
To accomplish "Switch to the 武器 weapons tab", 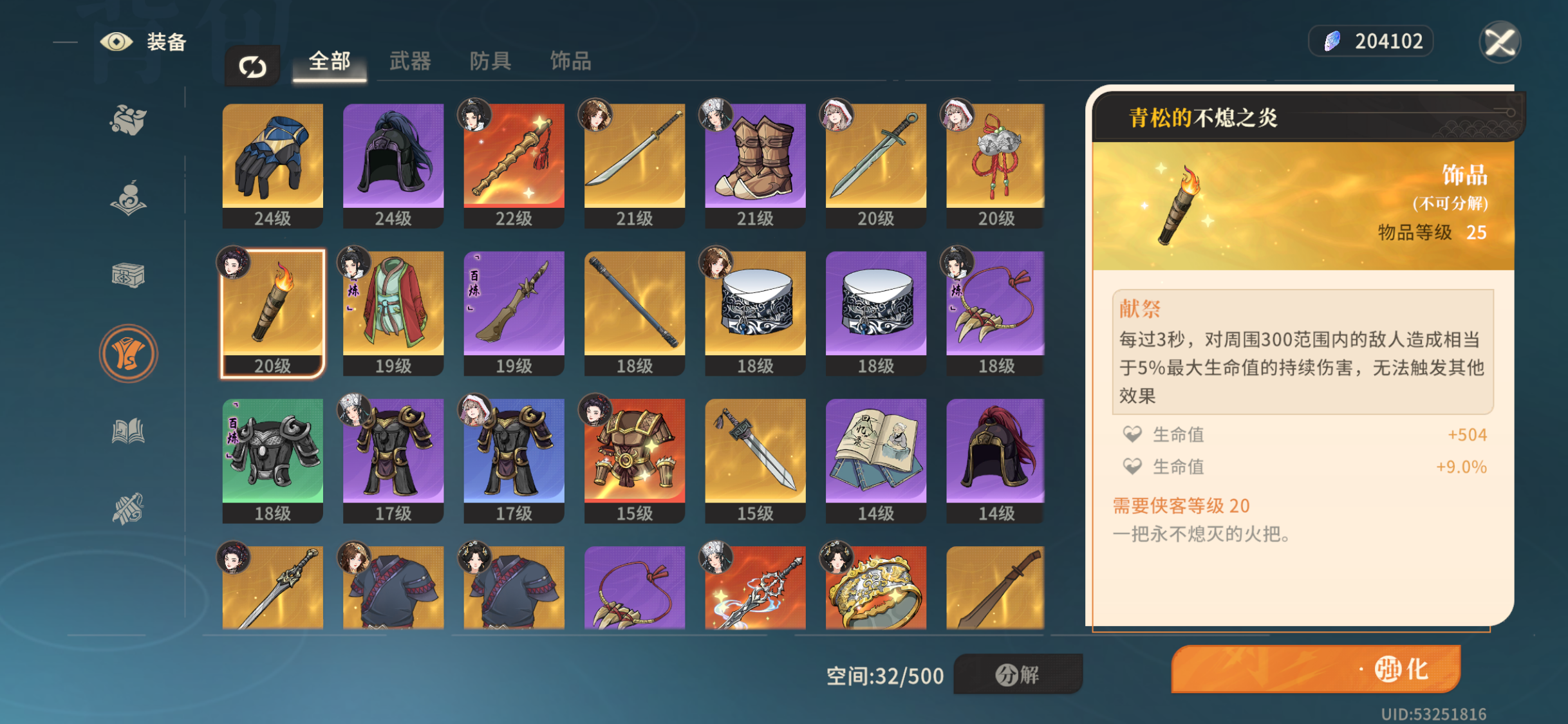I will click(410, 62).
